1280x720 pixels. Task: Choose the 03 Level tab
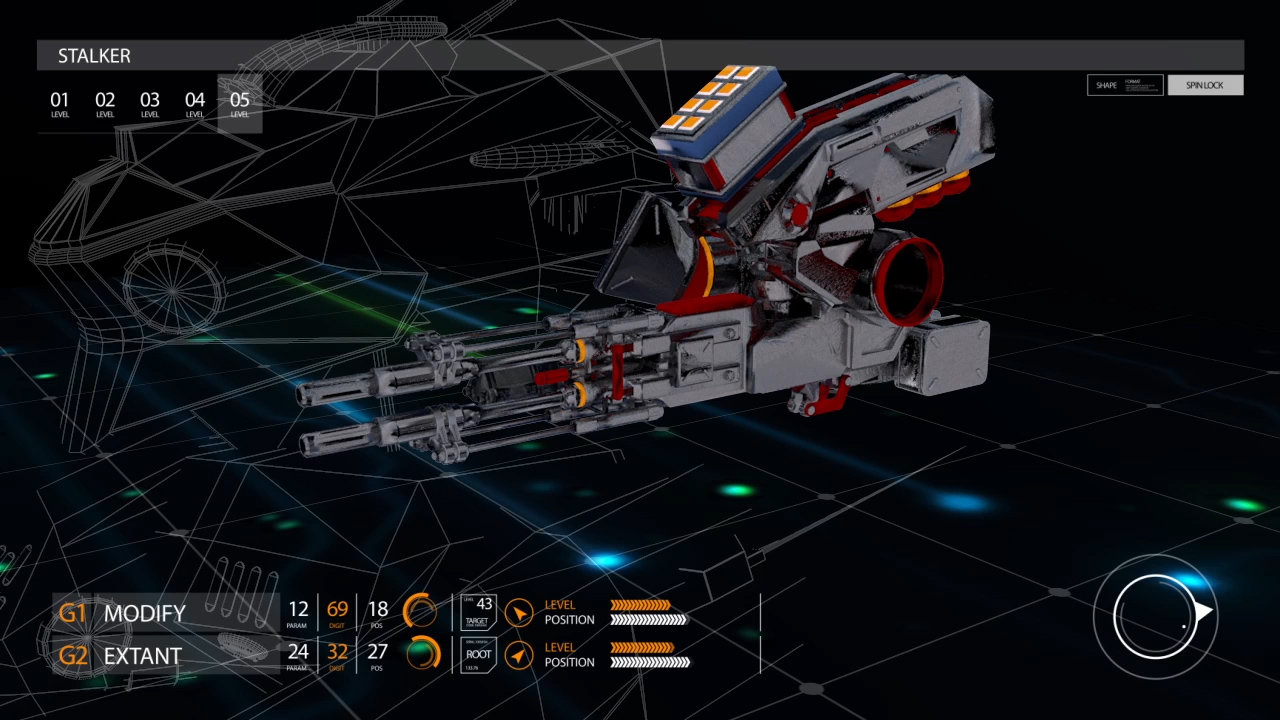point(150,103)
